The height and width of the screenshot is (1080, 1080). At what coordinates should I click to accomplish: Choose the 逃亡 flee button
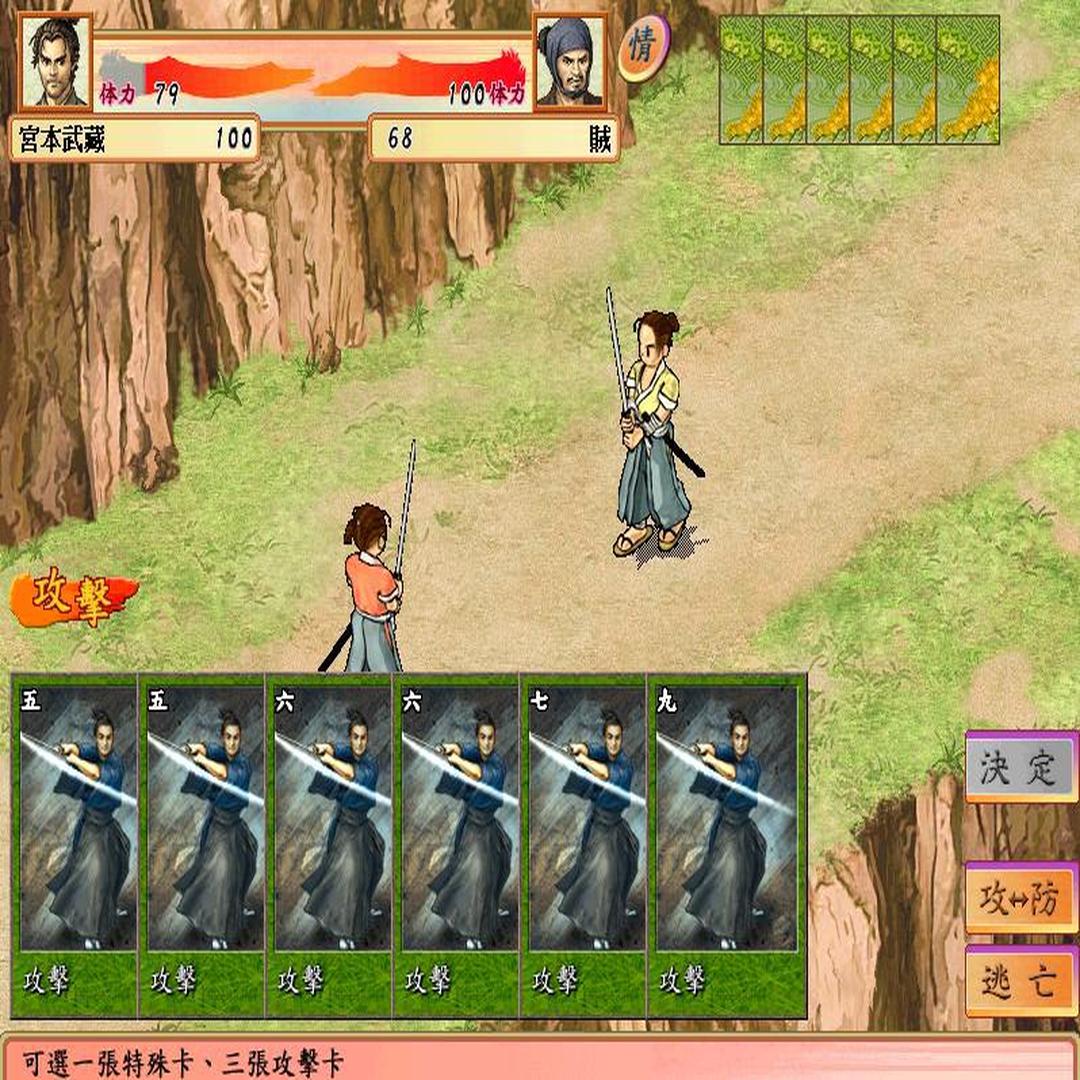point(1020,981)
